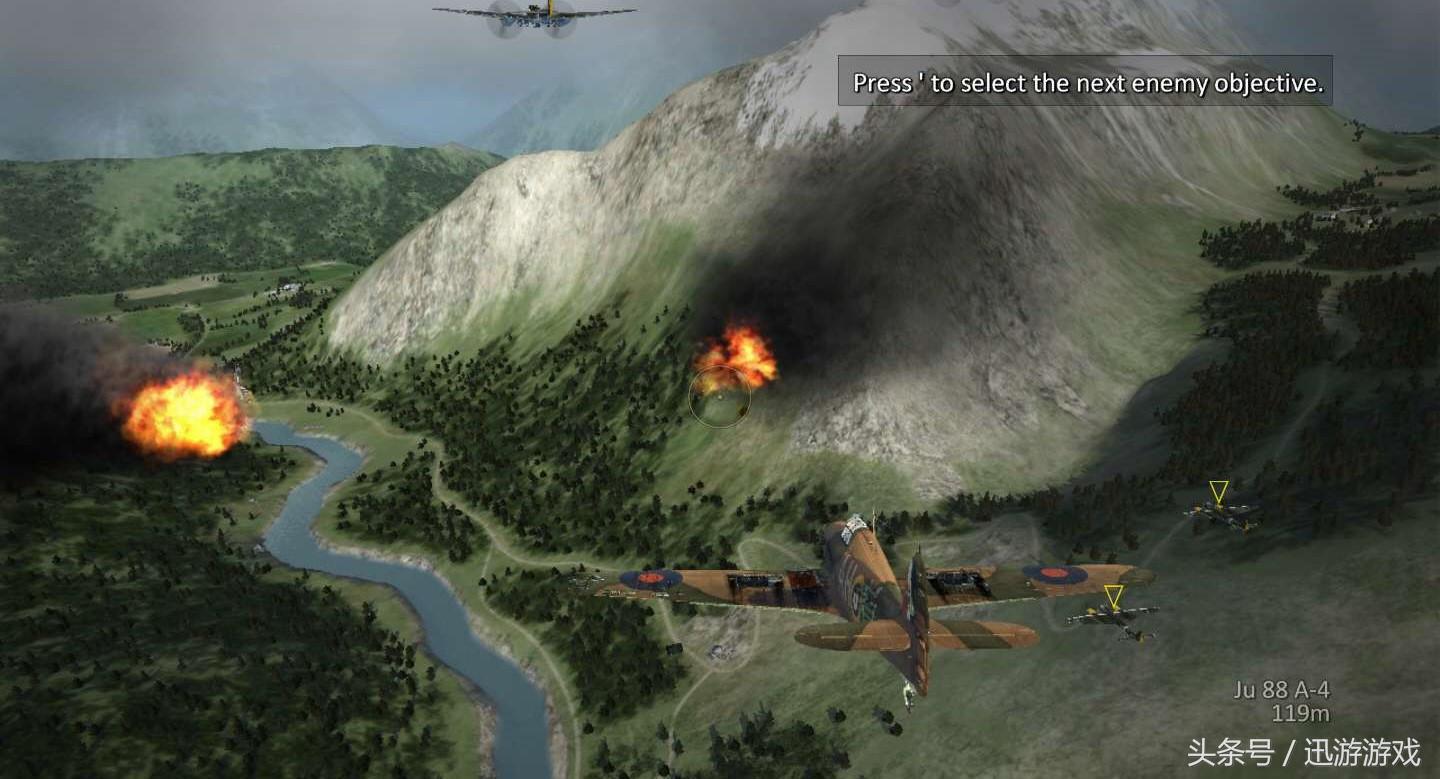This screenshot has height=779, width=1440.
Task: Select the yellow target marker beside the Spitfire's wingtip
Action: (1113, 597)
